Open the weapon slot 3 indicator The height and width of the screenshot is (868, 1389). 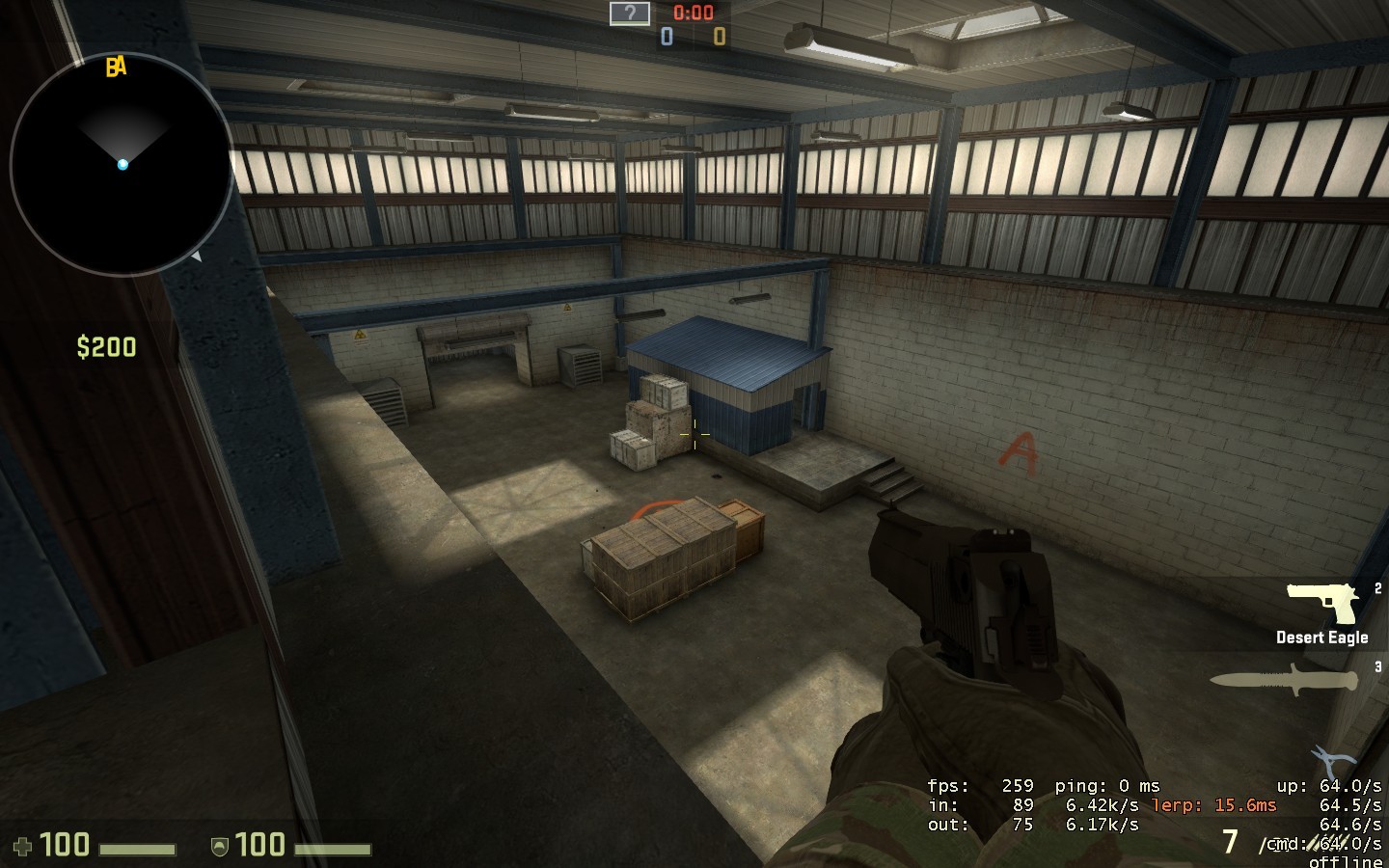pos(1377,666)
